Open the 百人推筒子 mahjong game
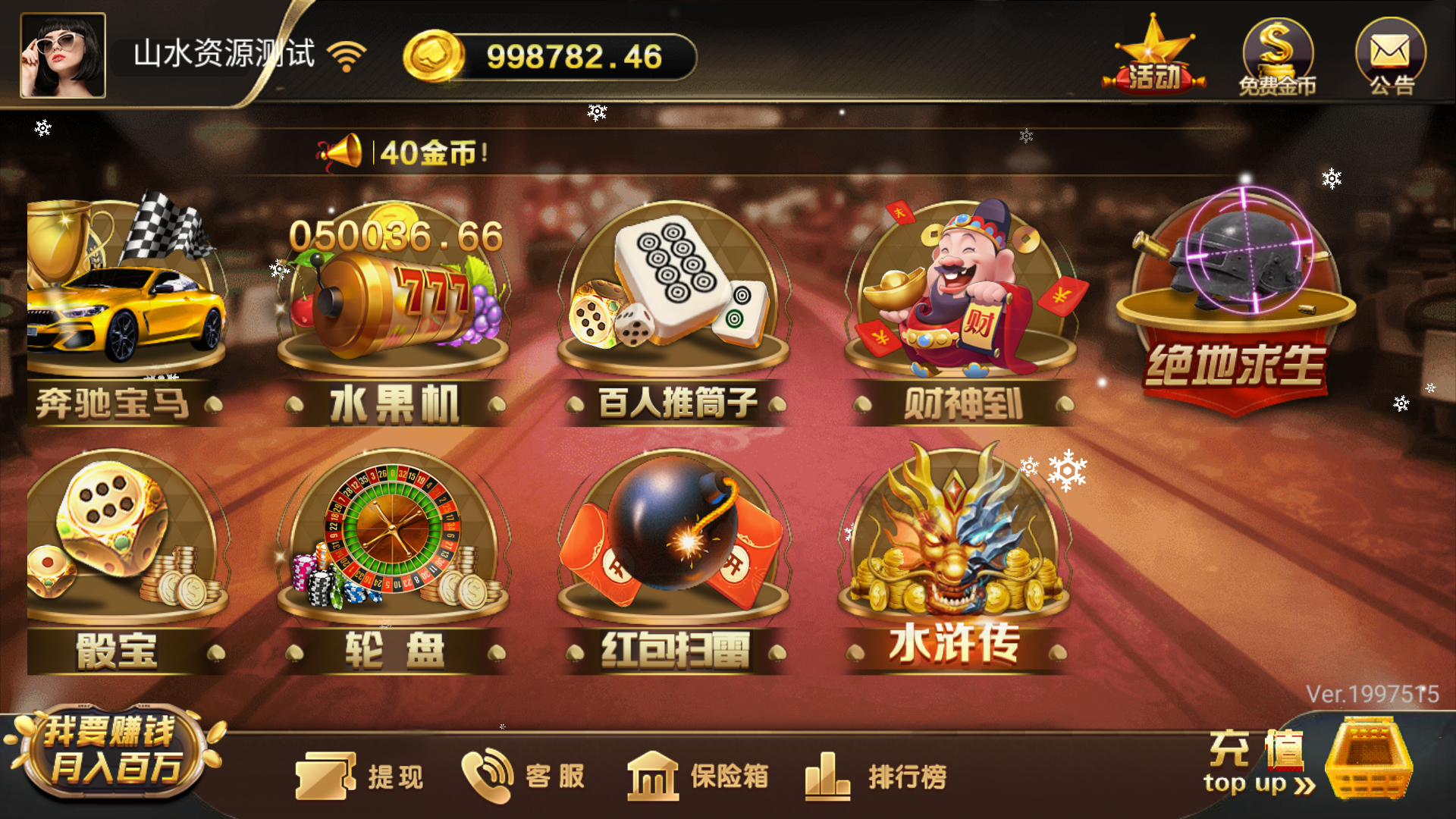The width and height of the screenshot is (1456, 819). pyautogui.click(x=675, y=303)
